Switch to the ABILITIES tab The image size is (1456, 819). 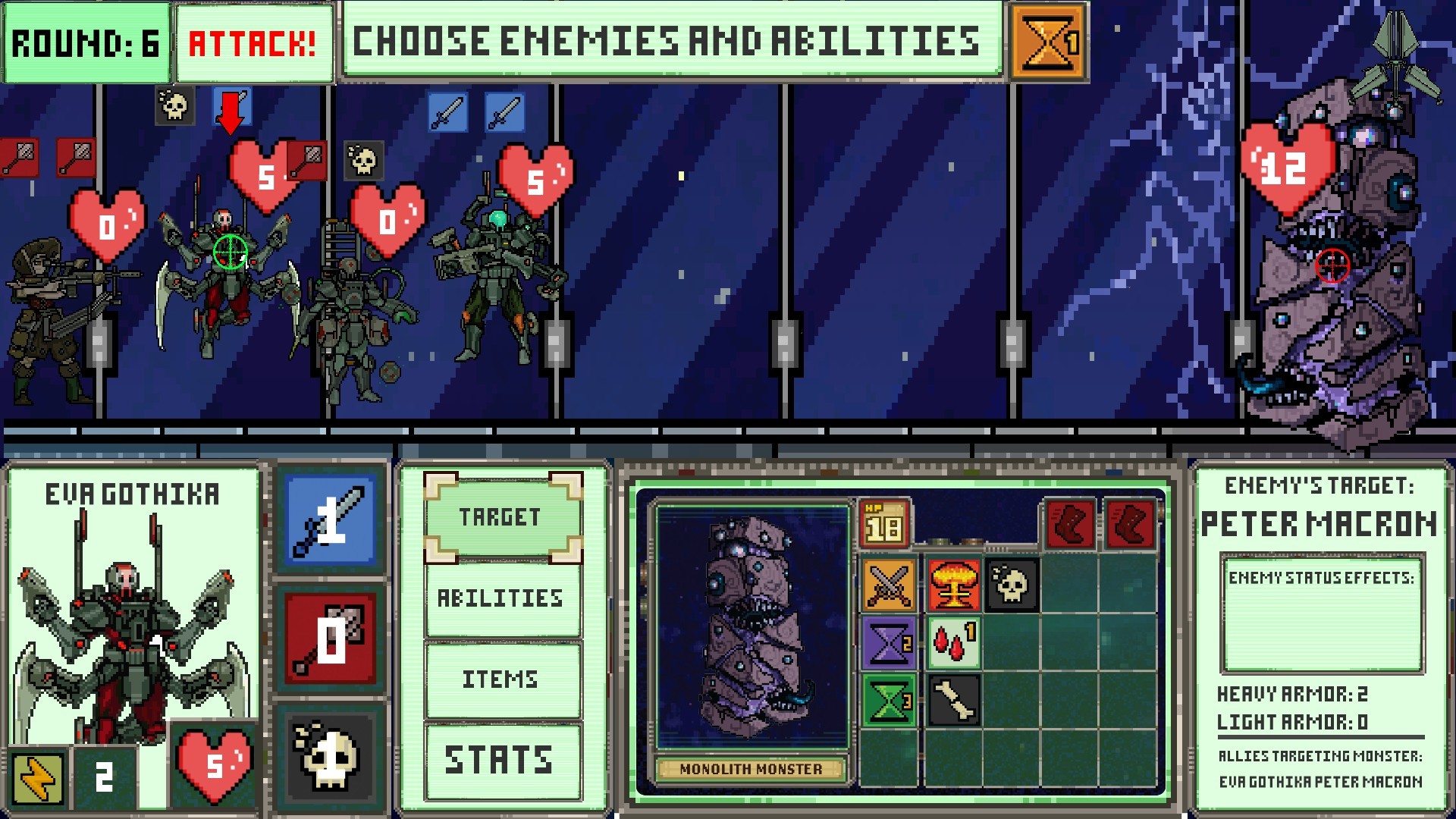click(x=500, y=598)
